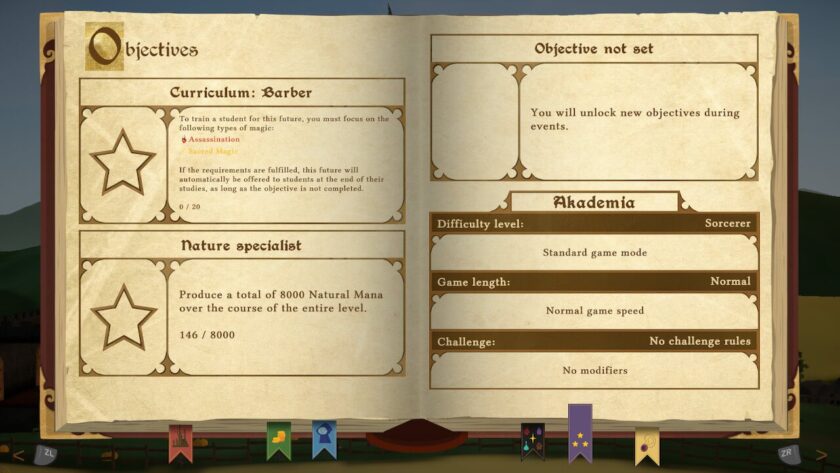Screen dimensions: 840x473
Task: Select the Challenge row
Action: click(593, 342)
